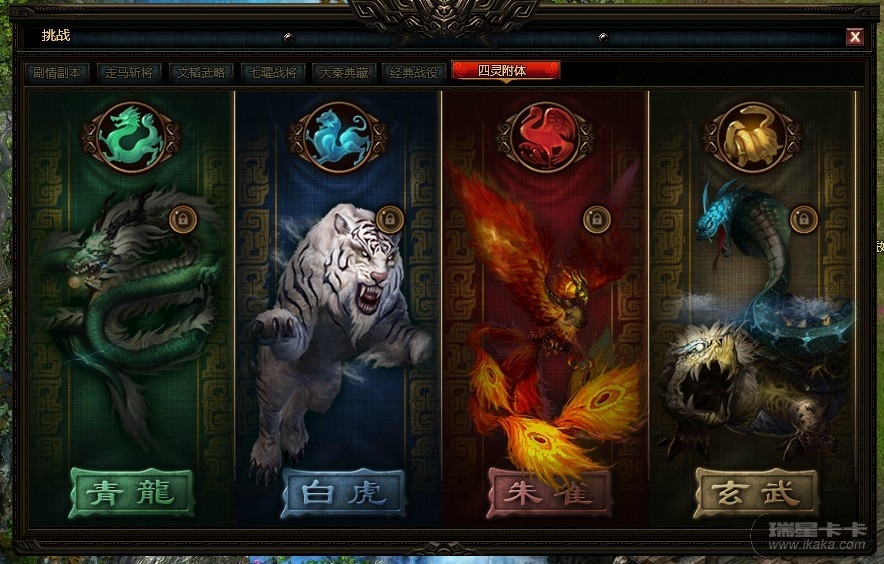Click the lock icon on the black tortoise panel
The height and width of the screenshot is (564, 884).
(803, 218)
